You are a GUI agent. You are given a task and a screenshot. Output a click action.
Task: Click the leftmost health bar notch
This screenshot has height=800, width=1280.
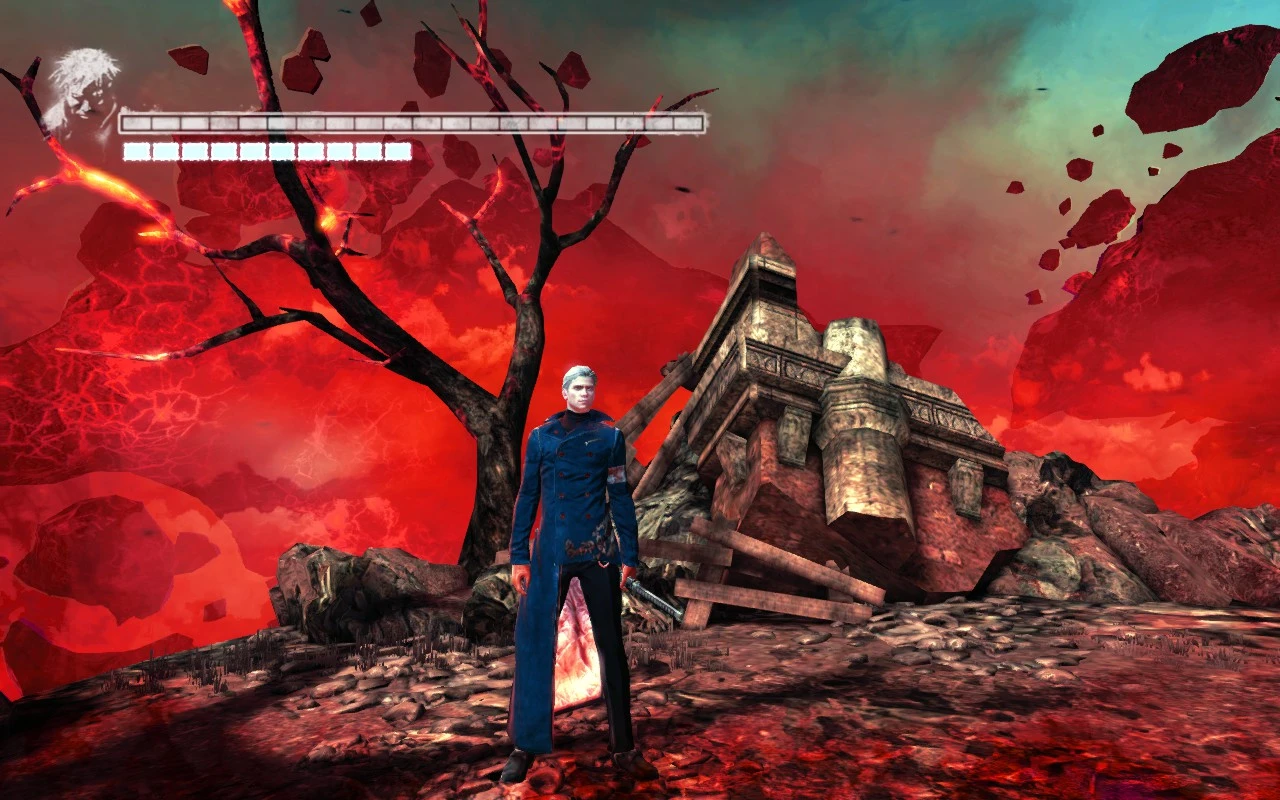click(x=135, y=122)
